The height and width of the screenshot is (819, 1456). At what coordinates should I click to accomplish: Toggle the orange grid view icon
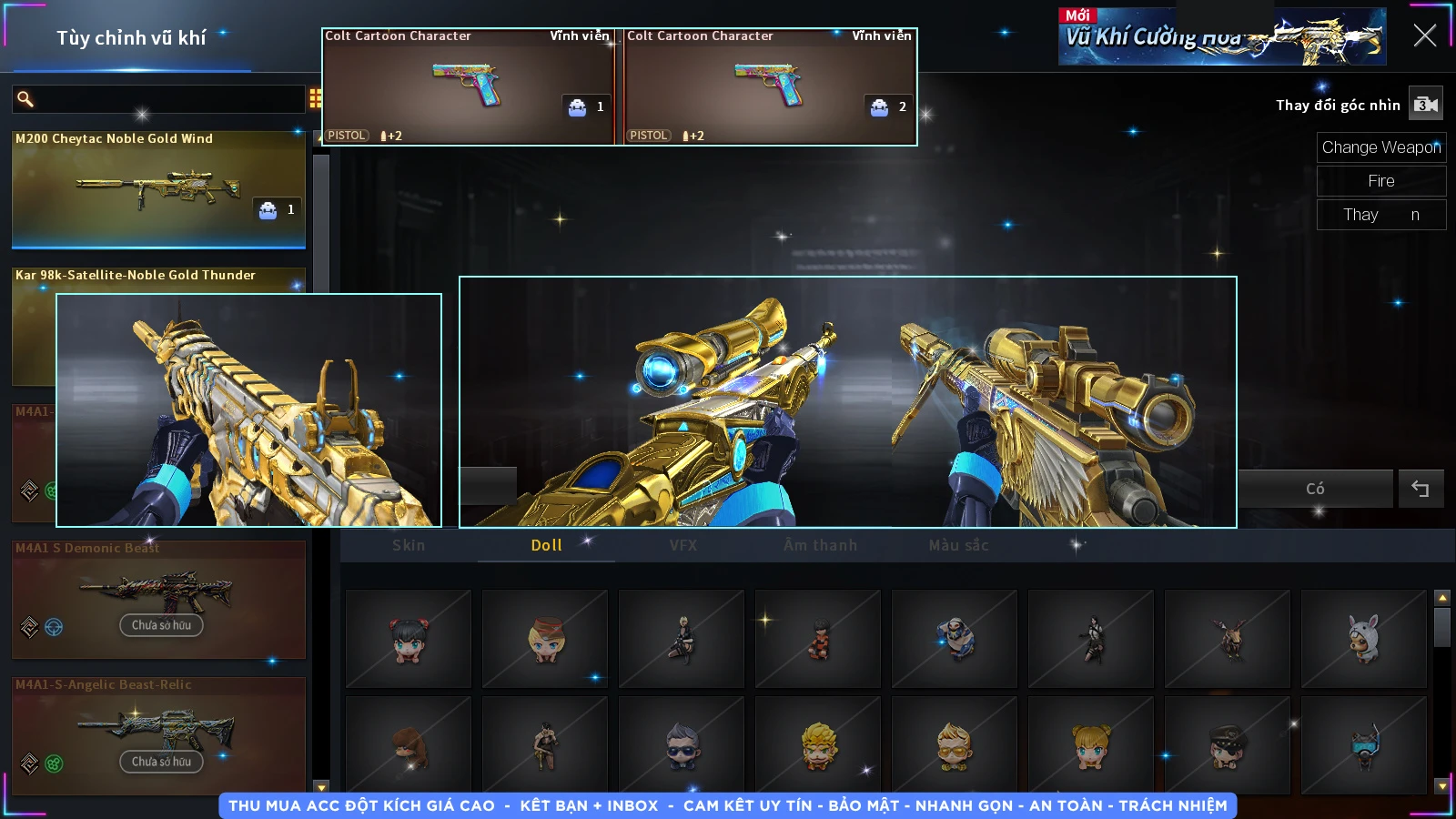[315, 98]
